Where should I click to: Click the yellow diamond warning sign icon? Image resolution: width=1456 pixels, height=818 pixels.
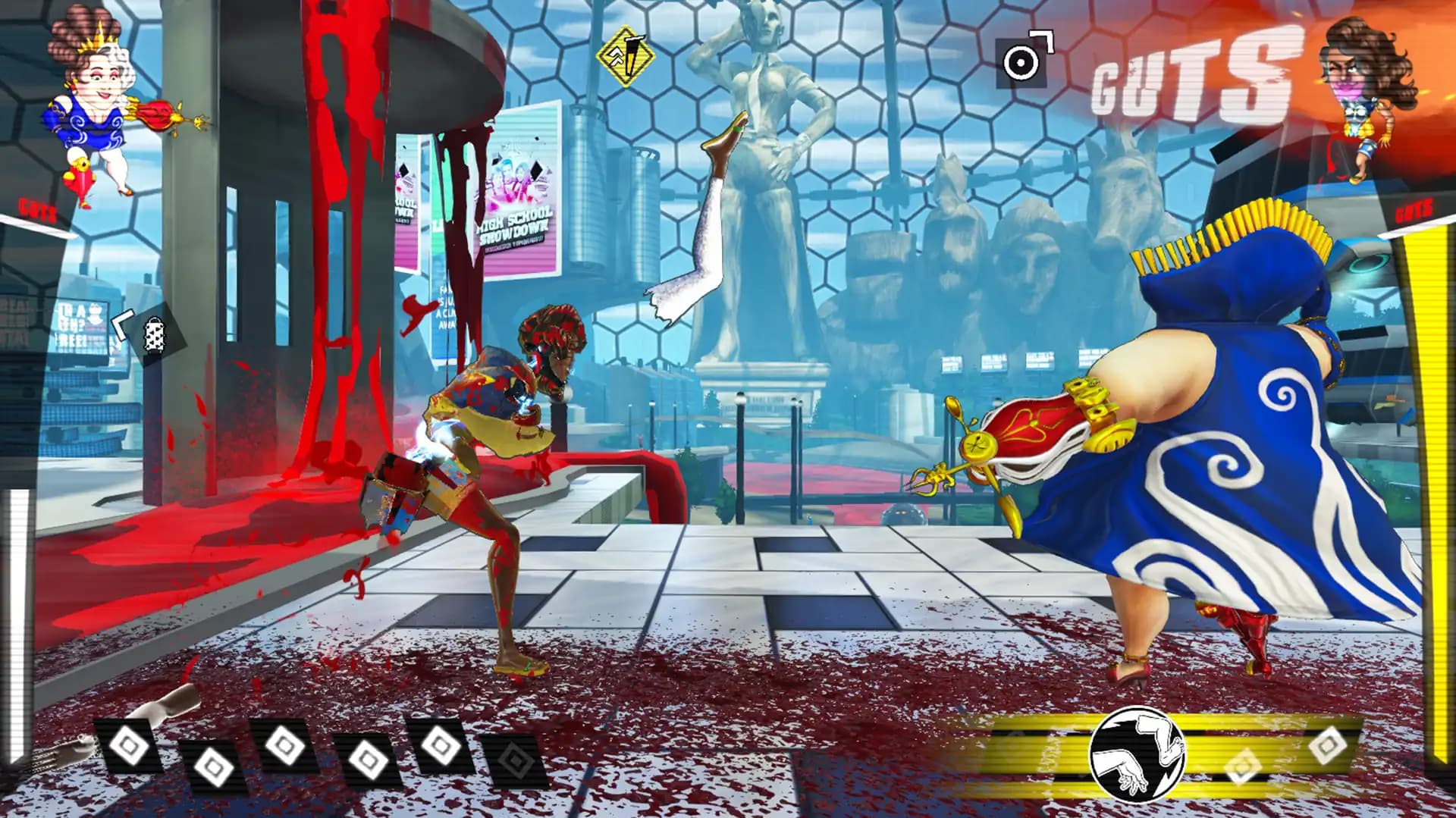[626, 55]
